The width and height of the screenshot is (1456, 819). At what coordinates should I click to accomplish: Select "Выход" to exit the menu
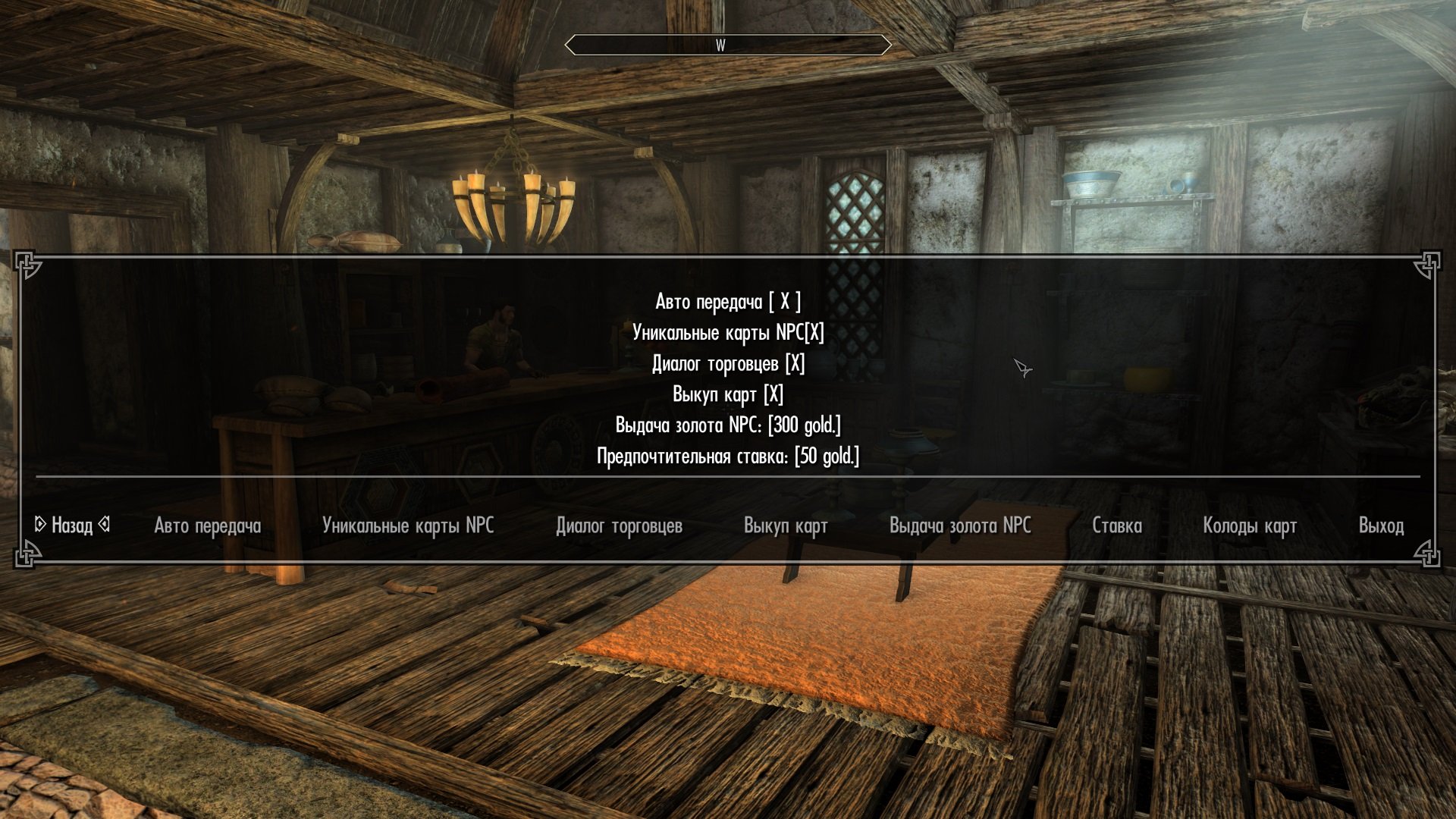click(1382, 525)
